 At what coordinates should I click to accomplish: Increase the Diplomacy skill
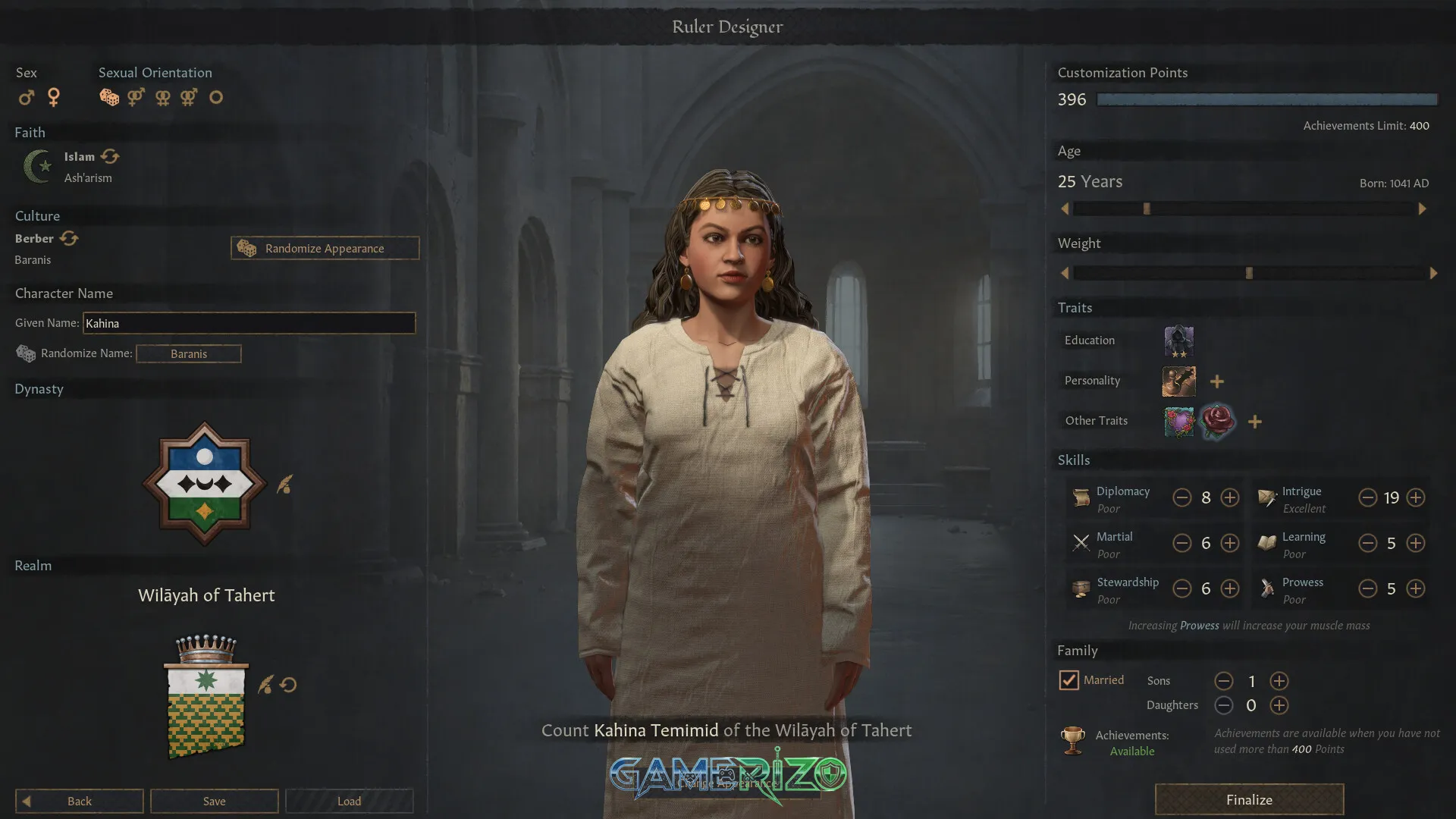click(x=1230, y=497)
